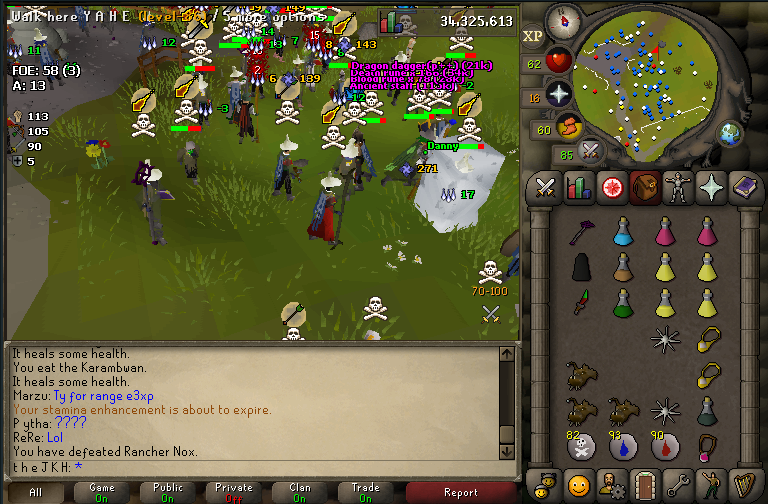The height and width of the screenshot is (504, 768).
Task: Open the Quest List tab
Action: [611, 187]
